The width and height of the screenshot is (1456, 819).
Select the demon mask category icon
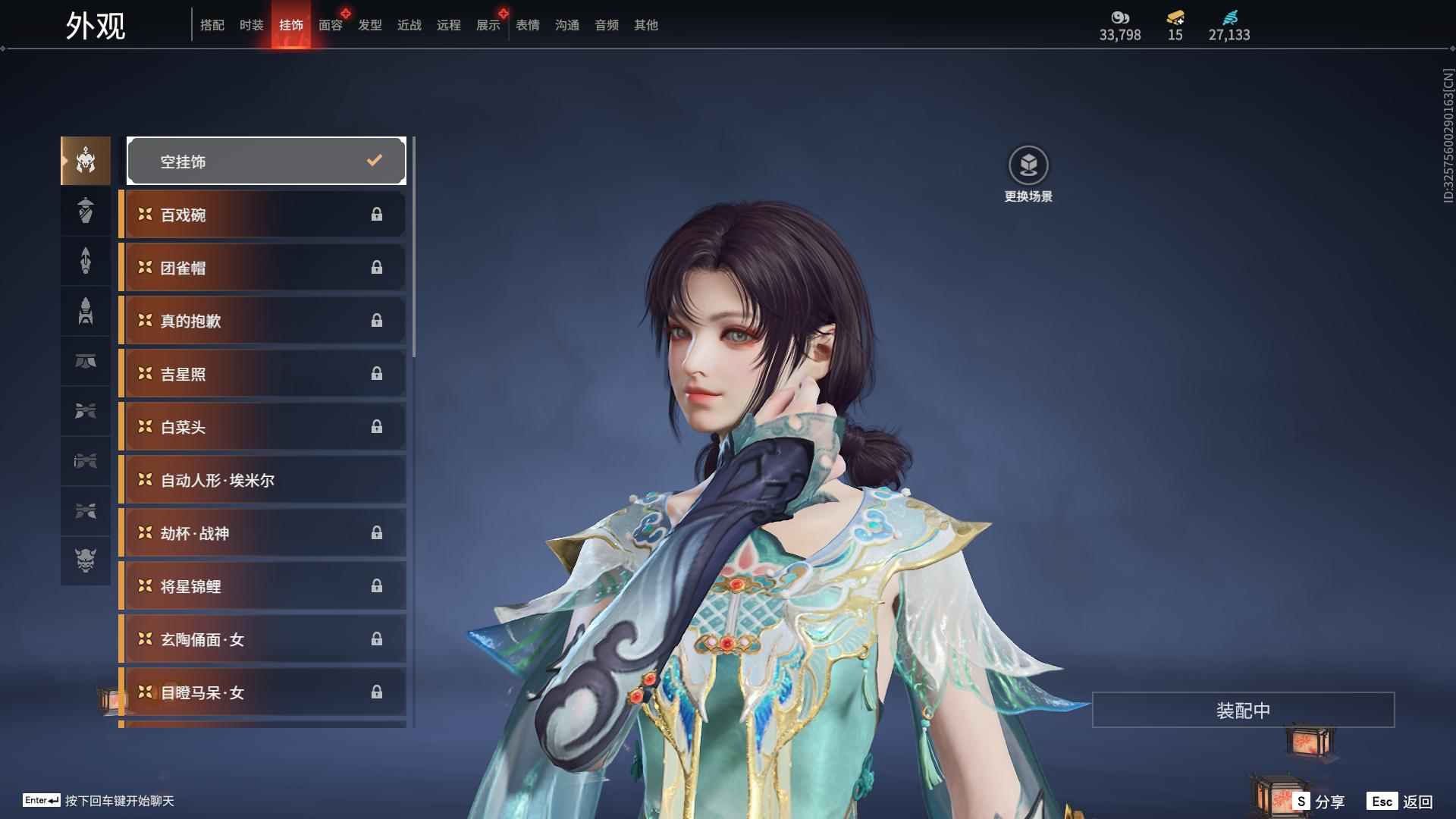pos(86,560)
